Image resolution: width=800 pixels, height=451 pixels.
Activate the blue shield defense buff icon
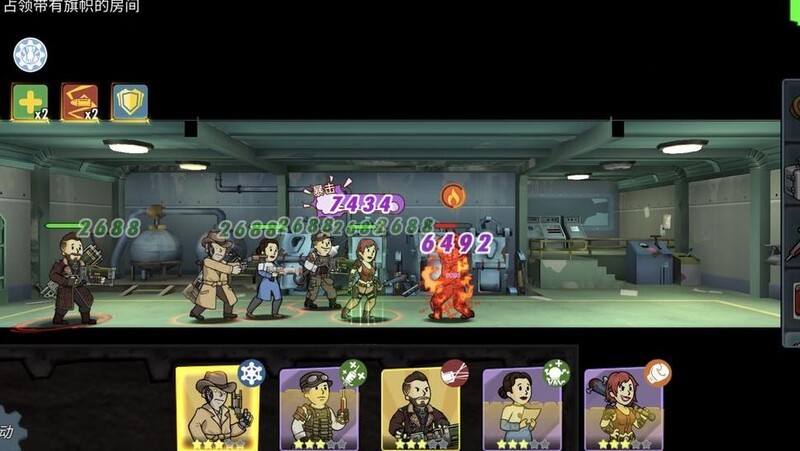click(x=130, y=102)
